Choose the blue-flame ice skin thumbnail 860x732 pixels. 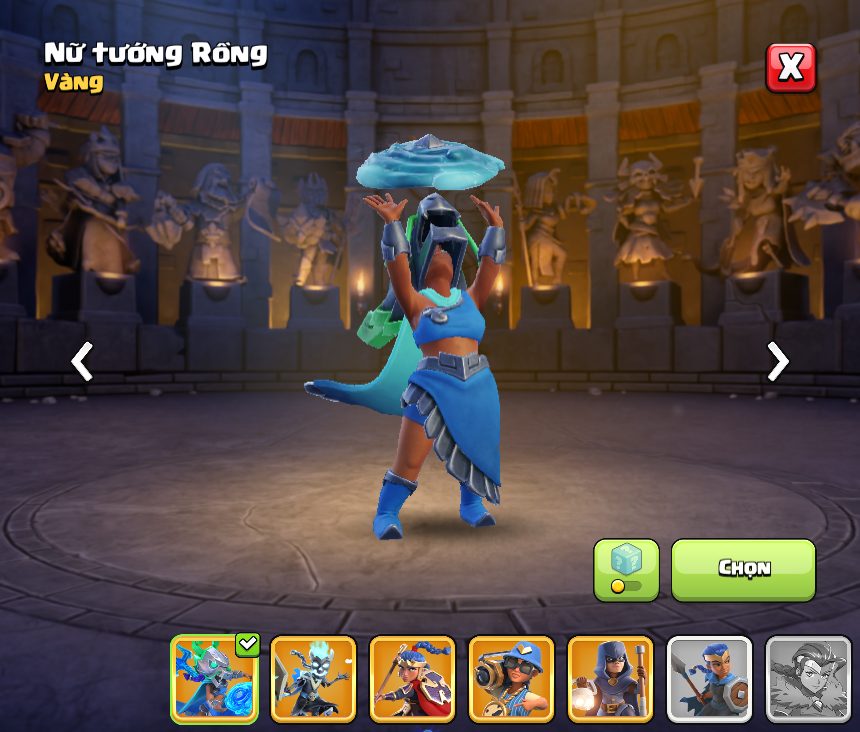pos(313,679)
